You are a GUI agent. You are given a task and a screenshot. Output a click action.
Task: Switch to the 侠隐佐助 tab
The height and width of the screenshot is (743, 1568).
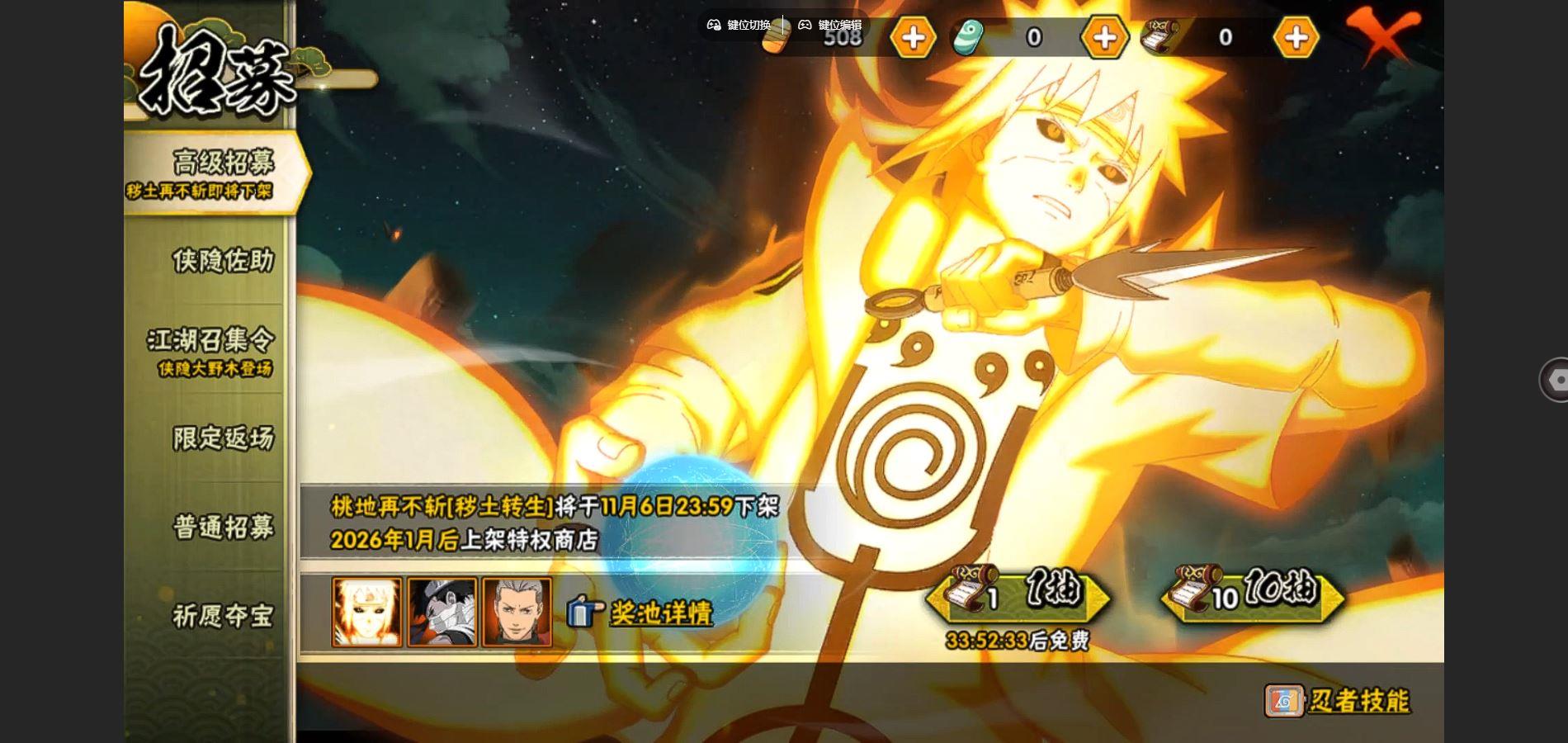[222, 261]
